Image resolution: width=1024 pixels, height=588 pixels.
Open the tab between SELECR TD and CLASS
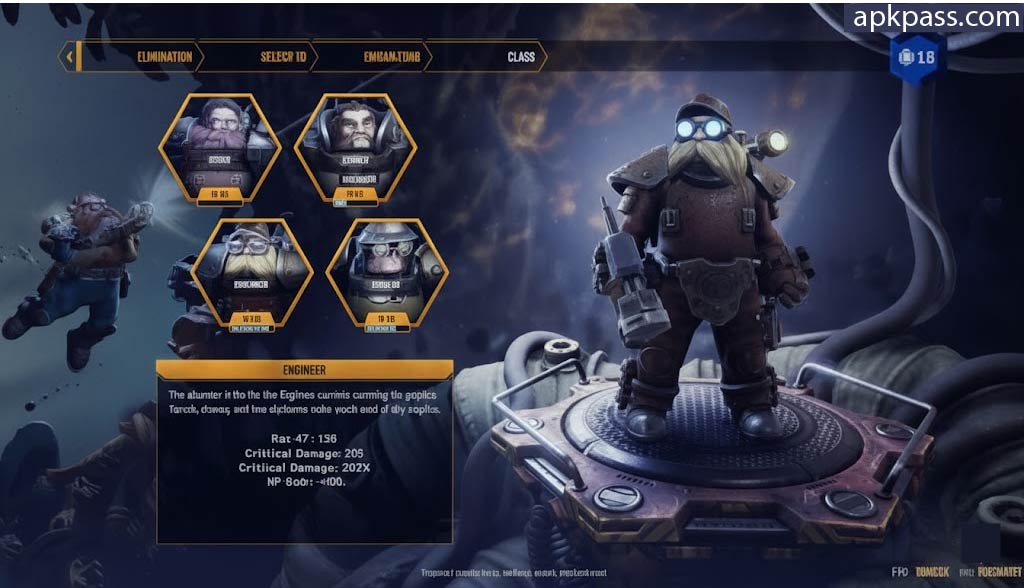(392, 57)
